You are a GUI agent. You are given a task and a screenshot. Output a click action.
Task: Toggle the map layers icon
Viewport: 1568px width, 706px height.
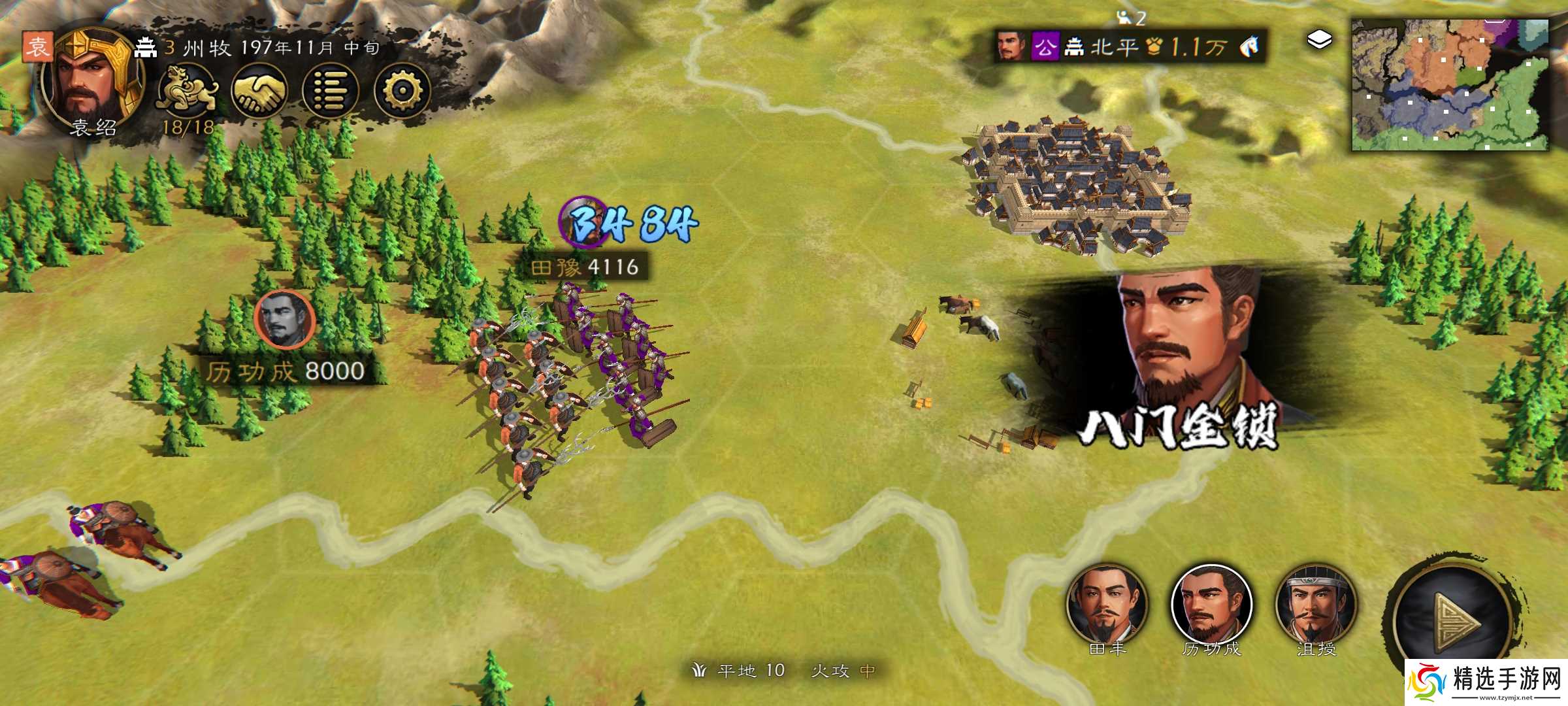tap(1319, 41)
